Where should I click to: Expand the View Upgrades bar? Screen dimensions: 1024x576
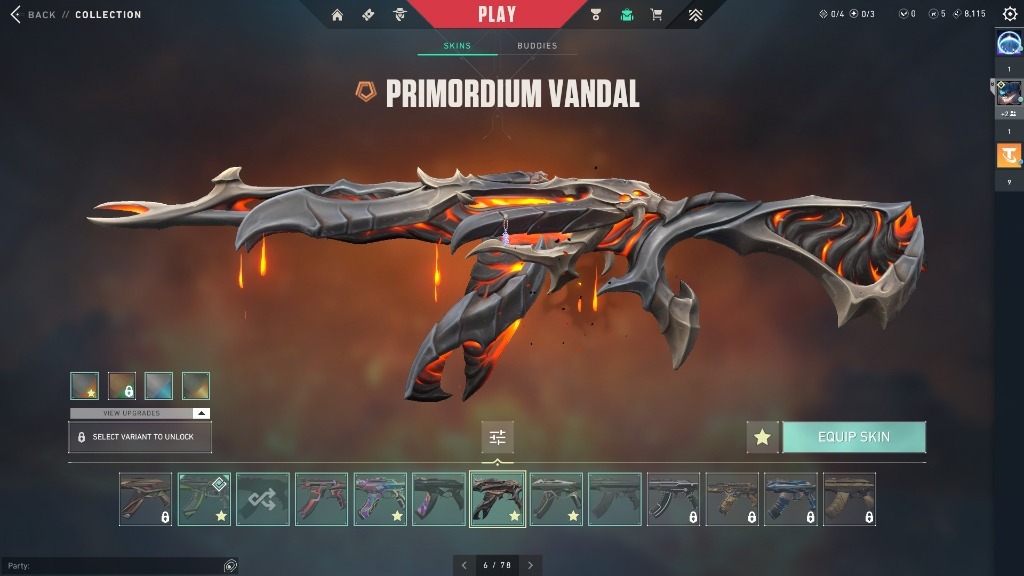(x=140, y=413)
